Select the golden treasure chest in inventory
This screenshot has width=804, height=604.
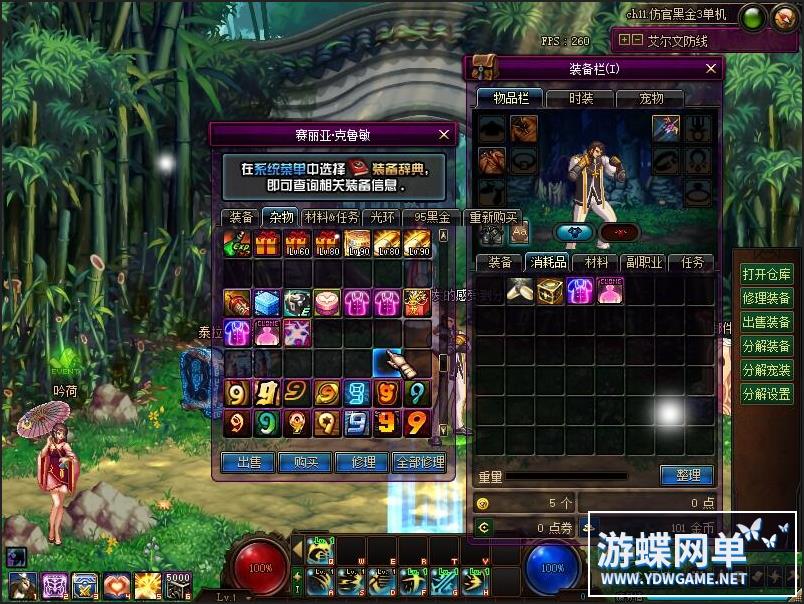[550, 291]
